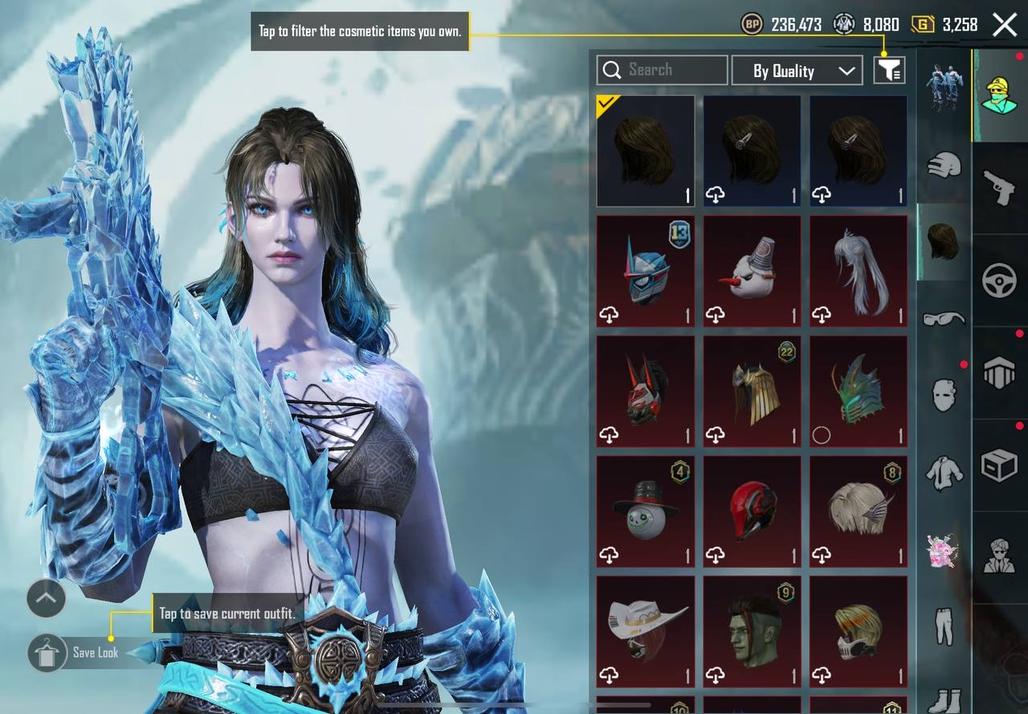
Task: Open the sunglasses category tab
Action: [x=943, y=318]
